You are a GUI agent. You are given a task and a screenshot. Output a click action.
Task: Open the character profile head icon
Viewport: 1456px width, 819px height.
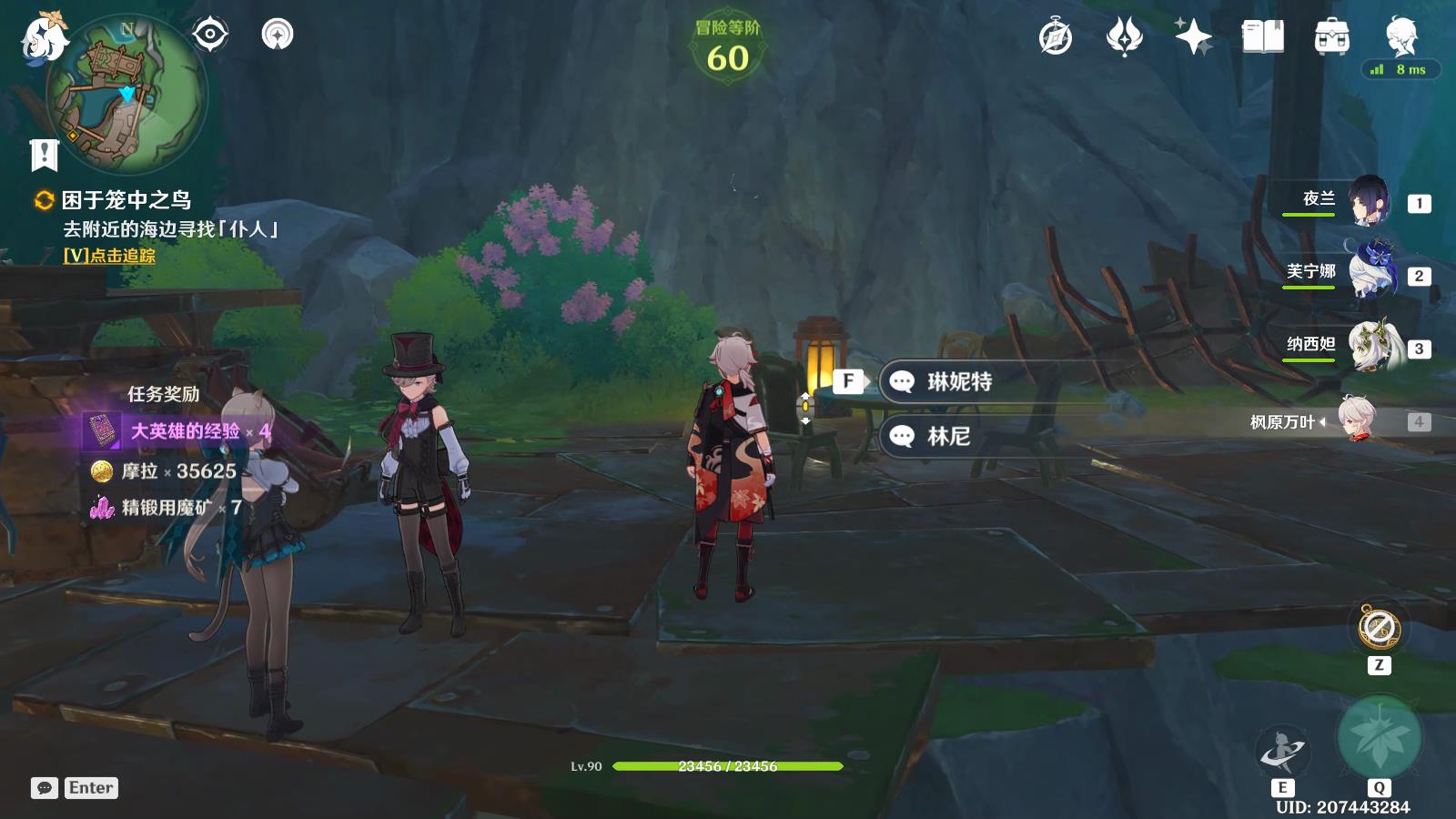point(1400,37)
